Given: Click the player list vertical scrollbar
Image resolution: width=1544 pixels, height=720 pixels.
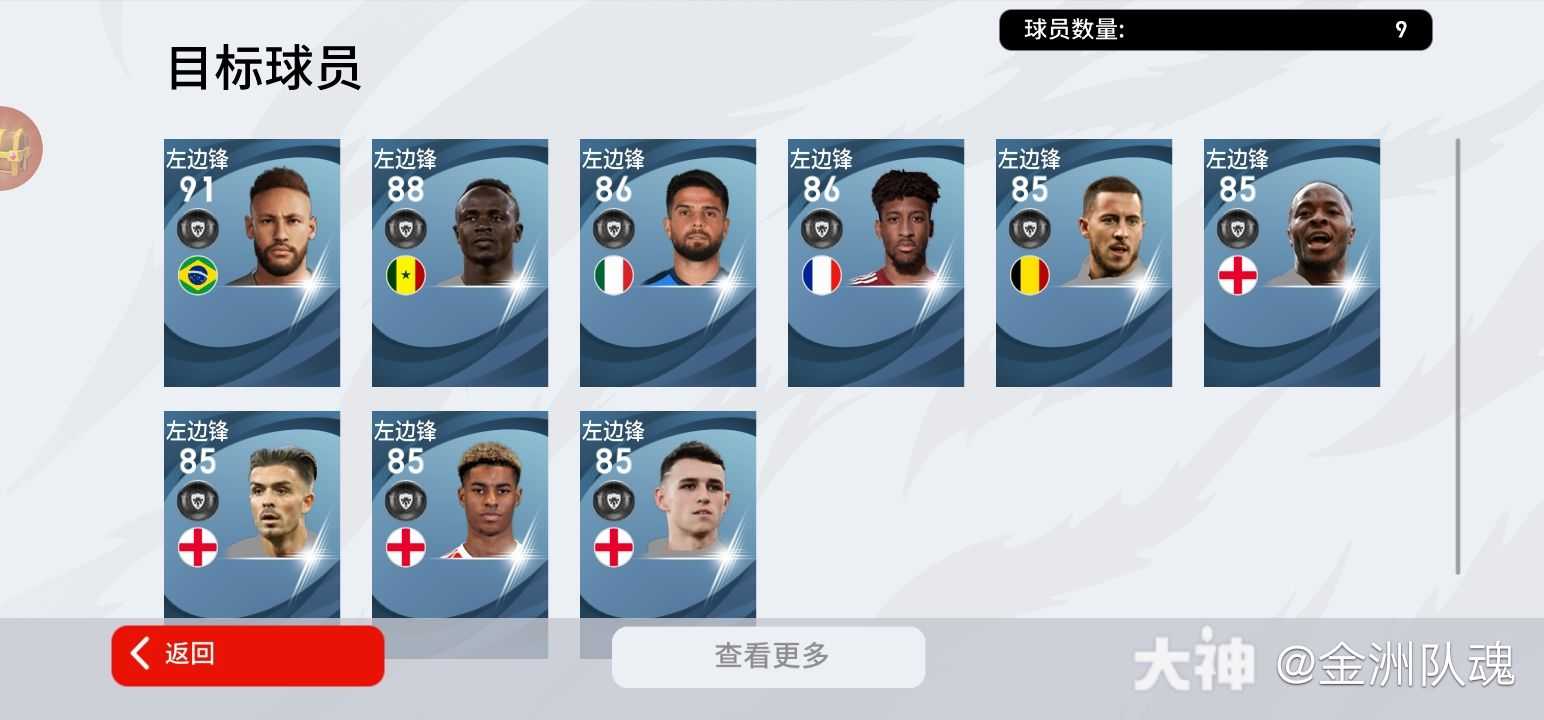Looking at the screenshot, I should tap(1457, 355).
